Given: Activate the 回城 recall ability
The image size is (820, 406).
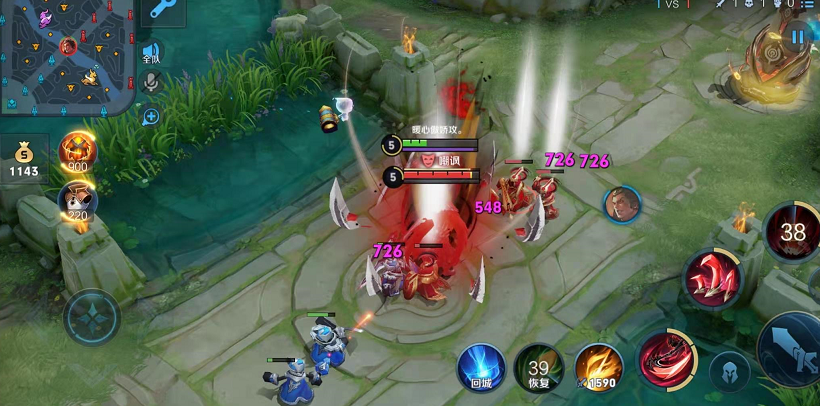Looking at the screenshot, I should coord(481,366).
